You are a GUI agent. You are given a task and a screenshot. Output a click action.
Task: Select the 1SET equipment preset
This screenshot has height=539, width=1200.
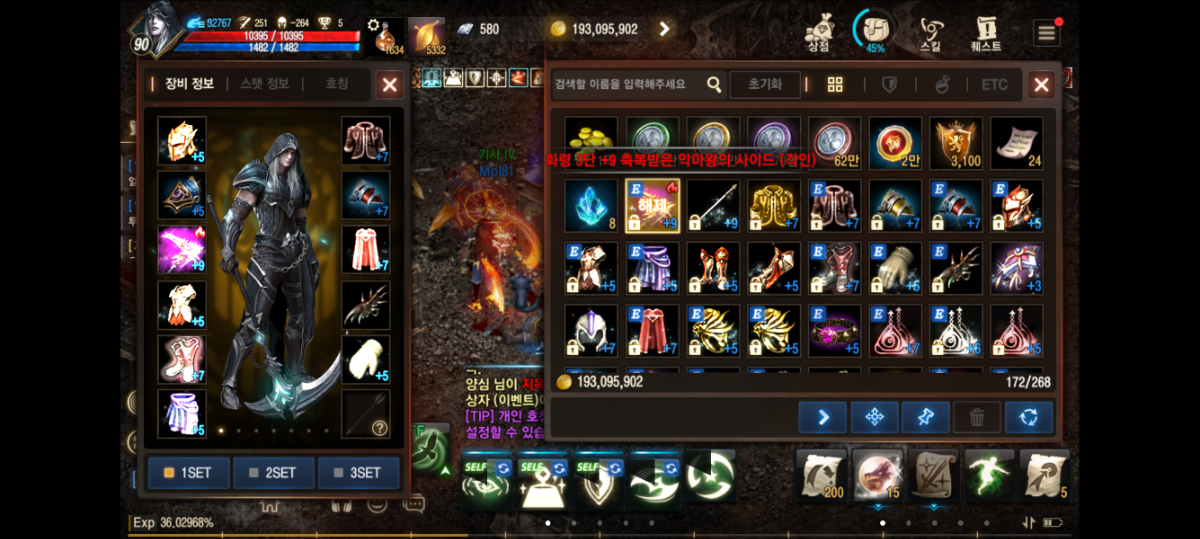tap(189, 473)
